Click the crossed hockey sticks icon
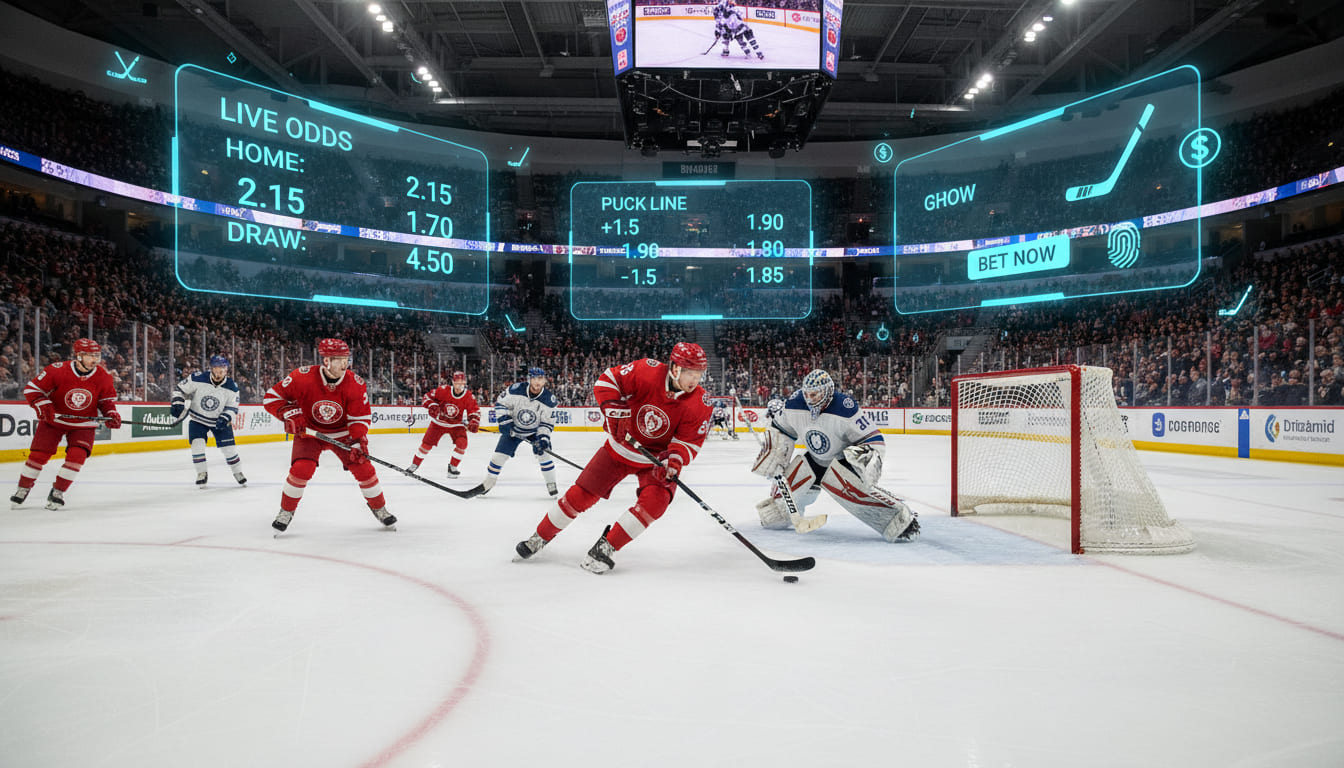The width and height of the screenshot is (1344, 768). point(127,68)
